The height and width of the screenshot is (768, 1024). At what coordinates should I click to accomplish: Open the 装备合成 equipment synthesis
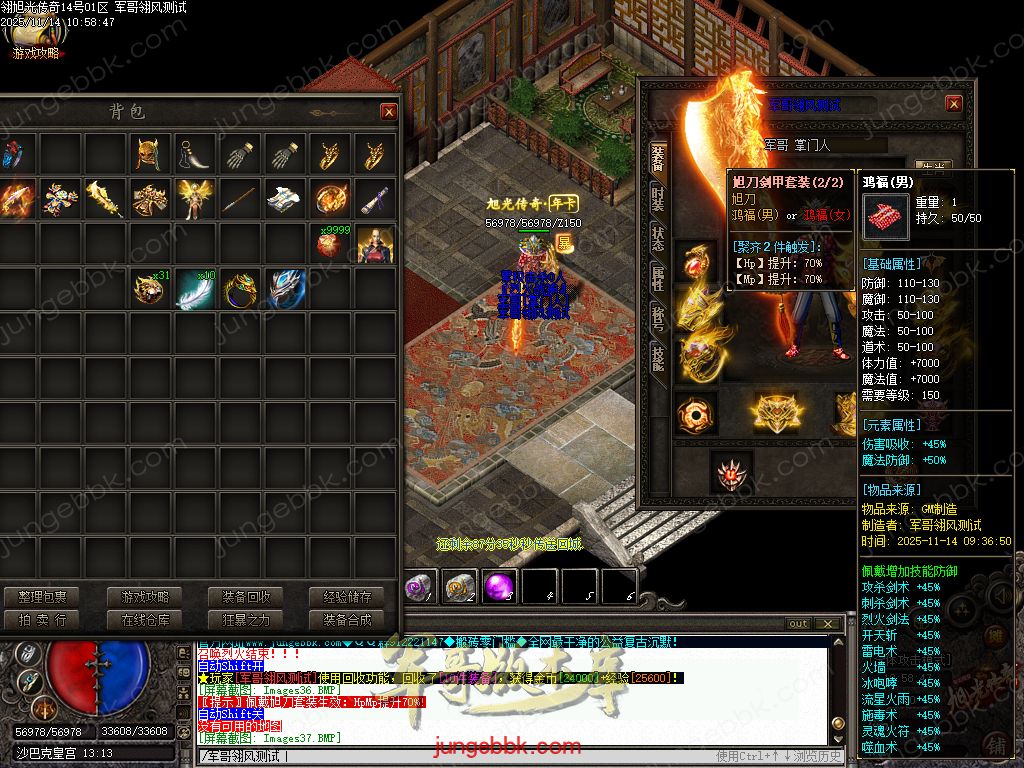point(347,619)
